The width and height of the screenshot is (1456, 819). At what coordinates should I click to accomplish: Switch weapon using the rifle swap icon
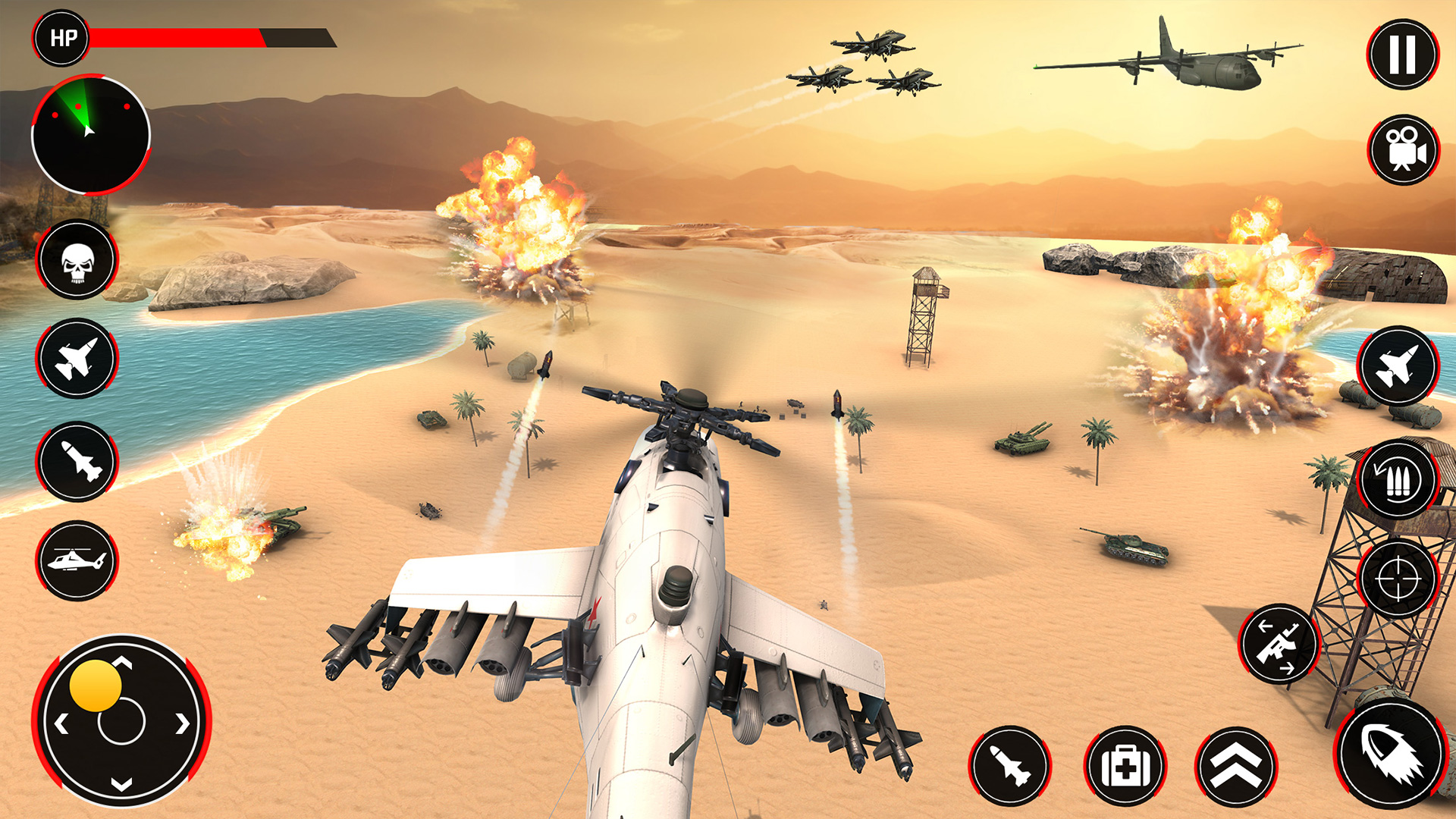tap(1279, 645)
